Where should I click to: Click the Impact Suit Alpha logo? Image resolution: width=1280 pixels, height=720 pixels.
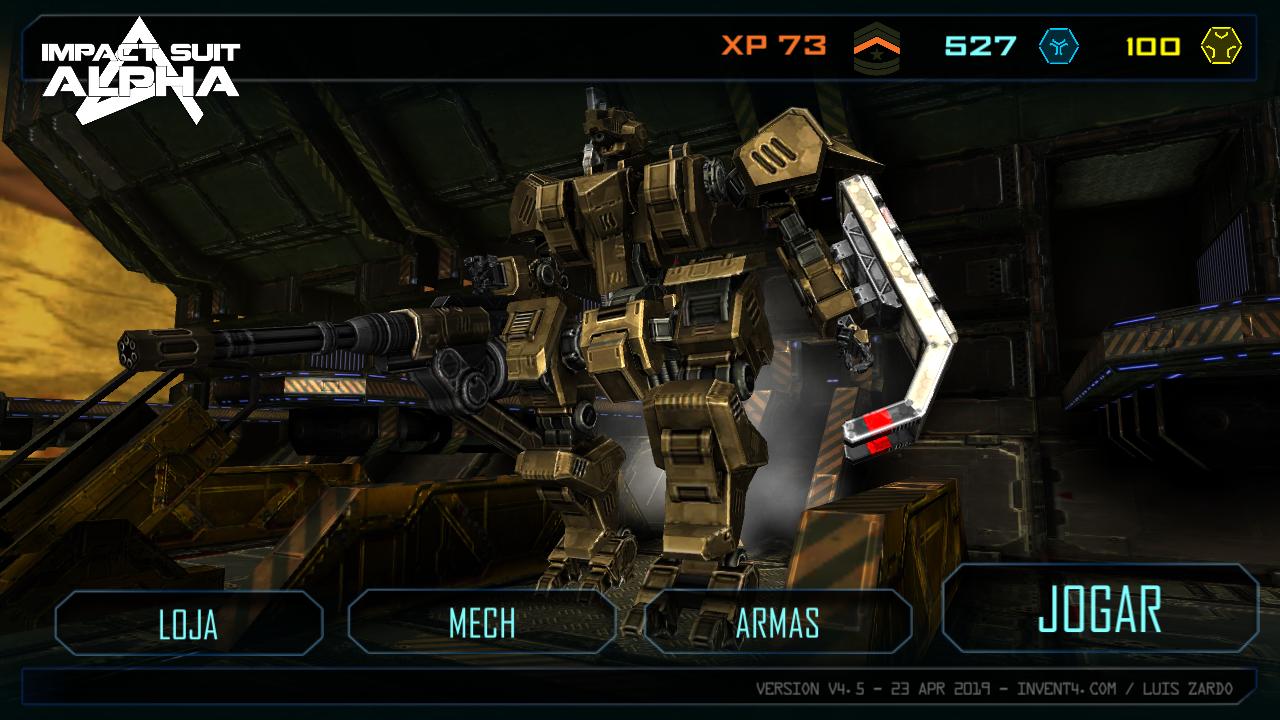tap(140, 70)
